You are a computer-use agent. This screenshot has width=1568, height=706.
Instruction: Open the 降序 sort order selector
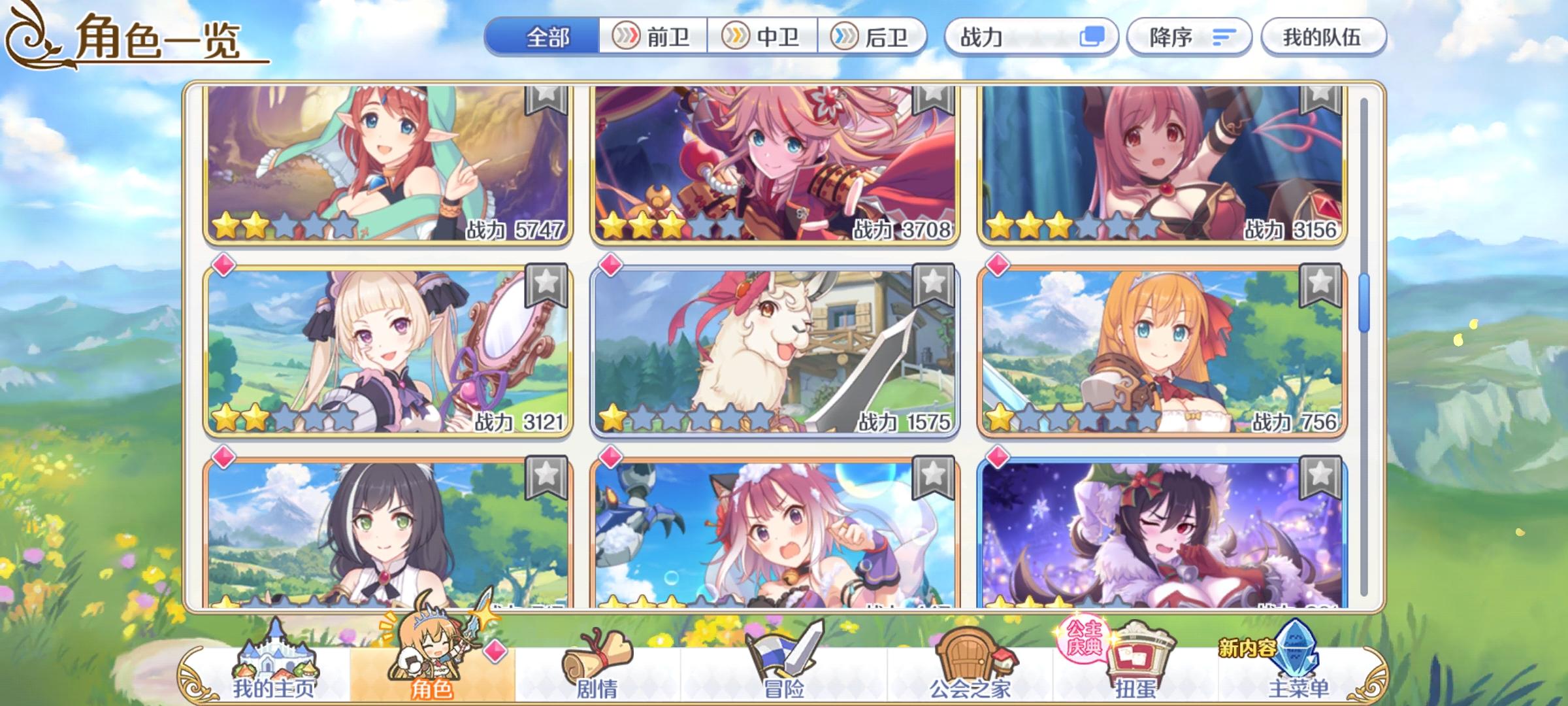click(1189, 37)
